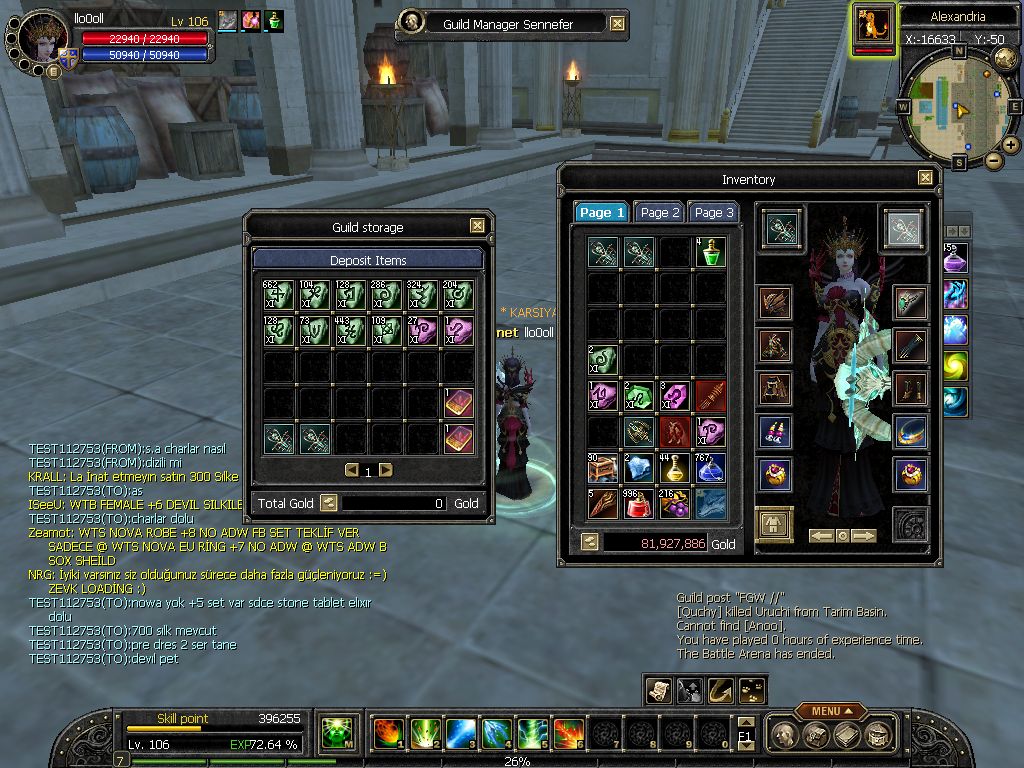Select the treasure chest item in inventory
1024x768 pixels.
pyautogui.click(x=602, y=467)
